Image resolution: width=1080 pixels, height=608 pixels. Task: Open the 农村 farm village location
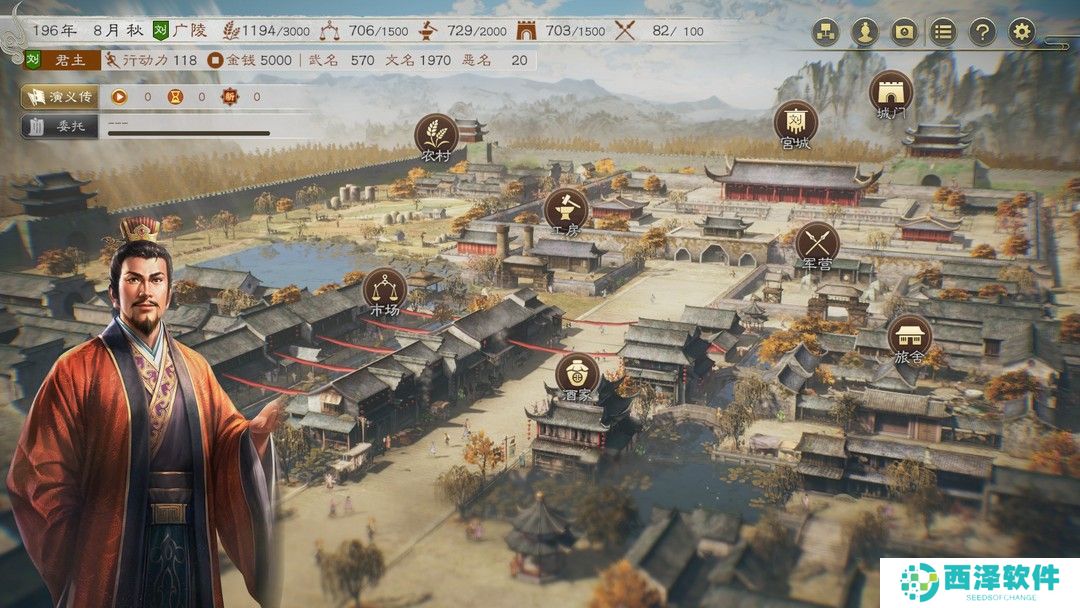[x=436, y=135]
